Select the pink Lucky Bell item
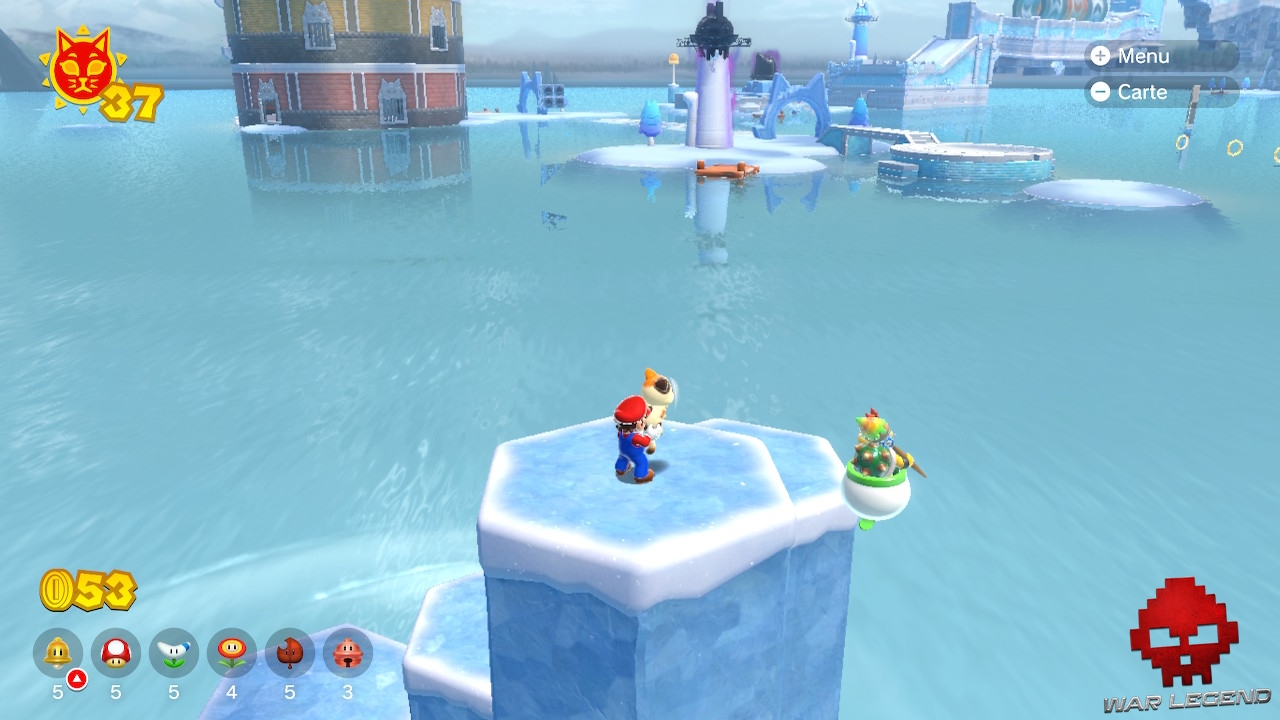Screen dimensions: 1280x720 click(348, 653)
